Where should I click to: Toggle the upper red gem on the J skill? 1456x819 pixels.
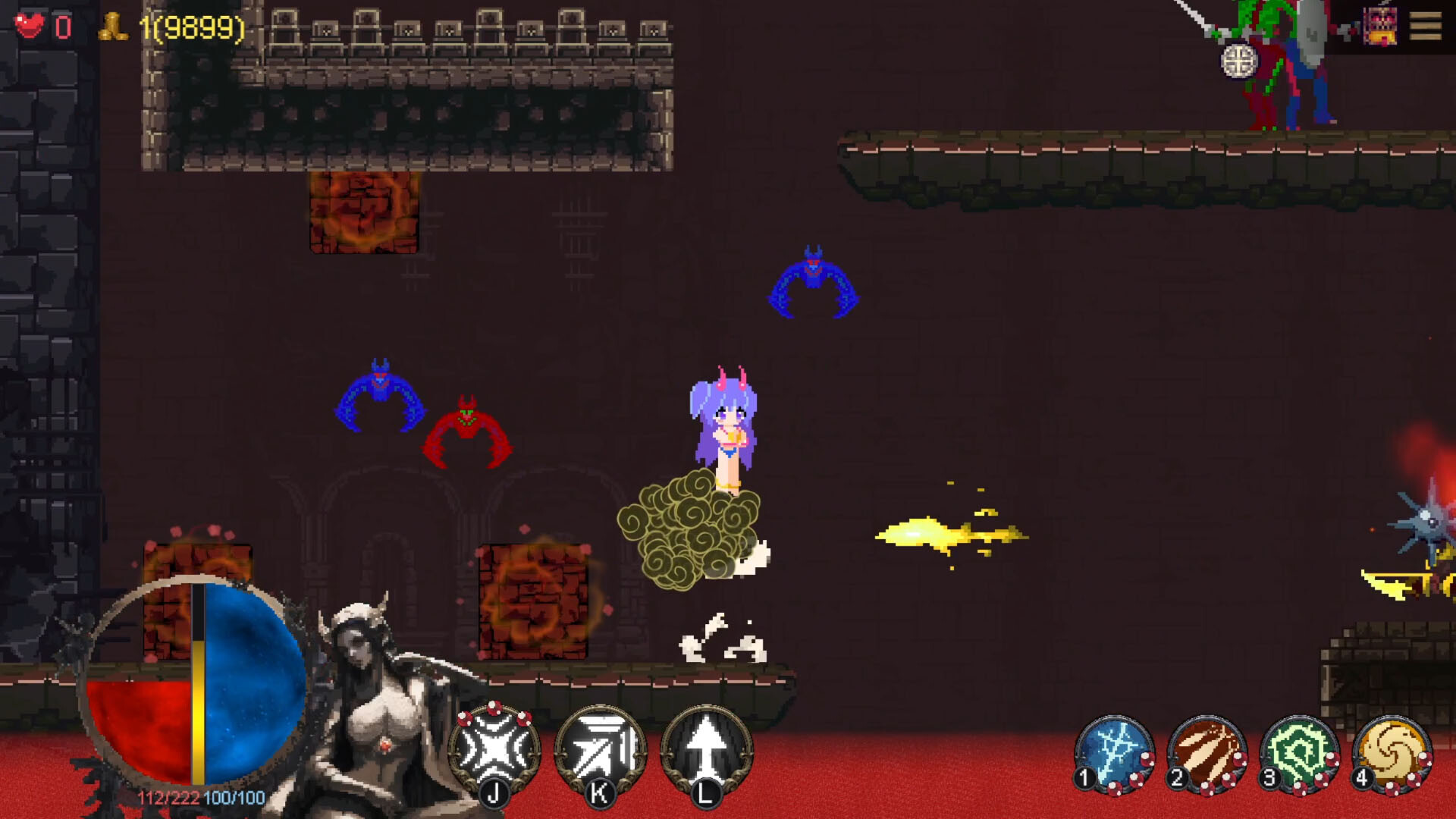pos(494,708)
